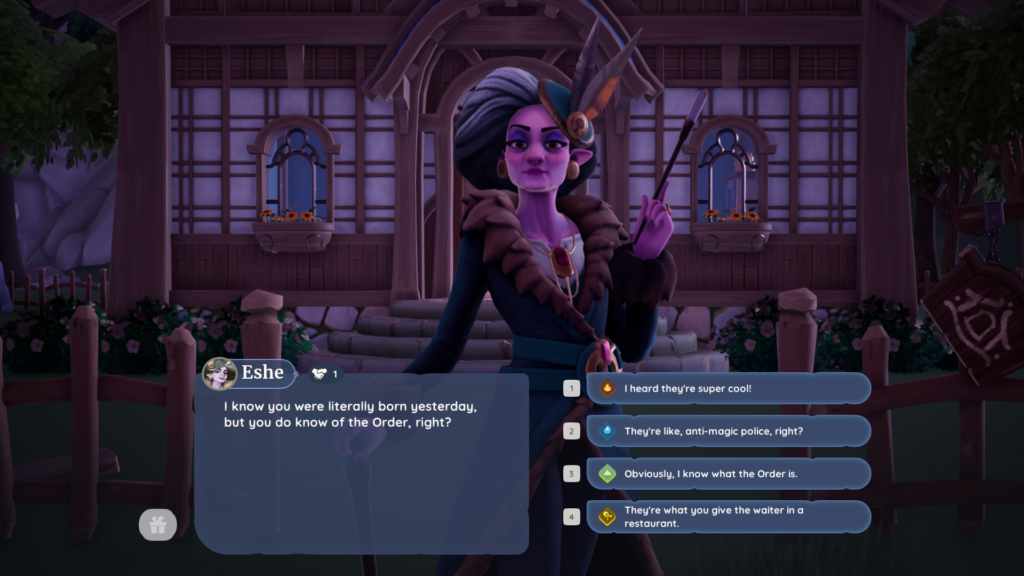This screenshot has height=576, width=1024.
Task: Open the gift button below the dialogue
Action: [x=157, y=524]
